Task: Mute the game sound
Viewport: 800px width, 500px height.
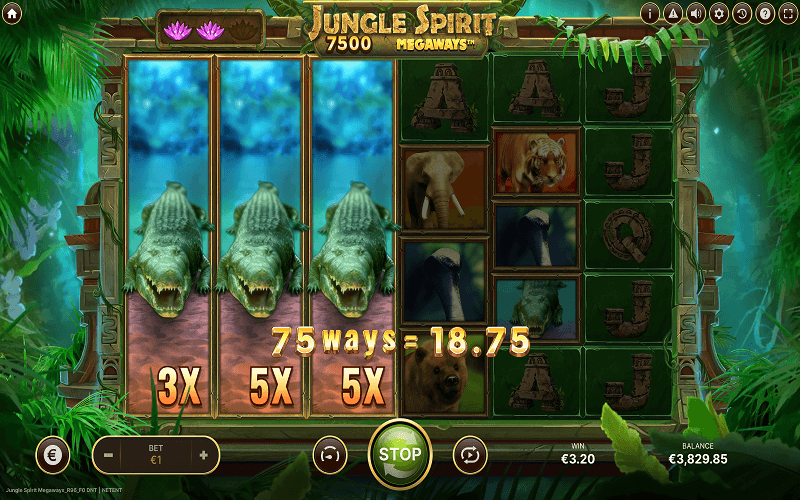Action: point(696,13)
